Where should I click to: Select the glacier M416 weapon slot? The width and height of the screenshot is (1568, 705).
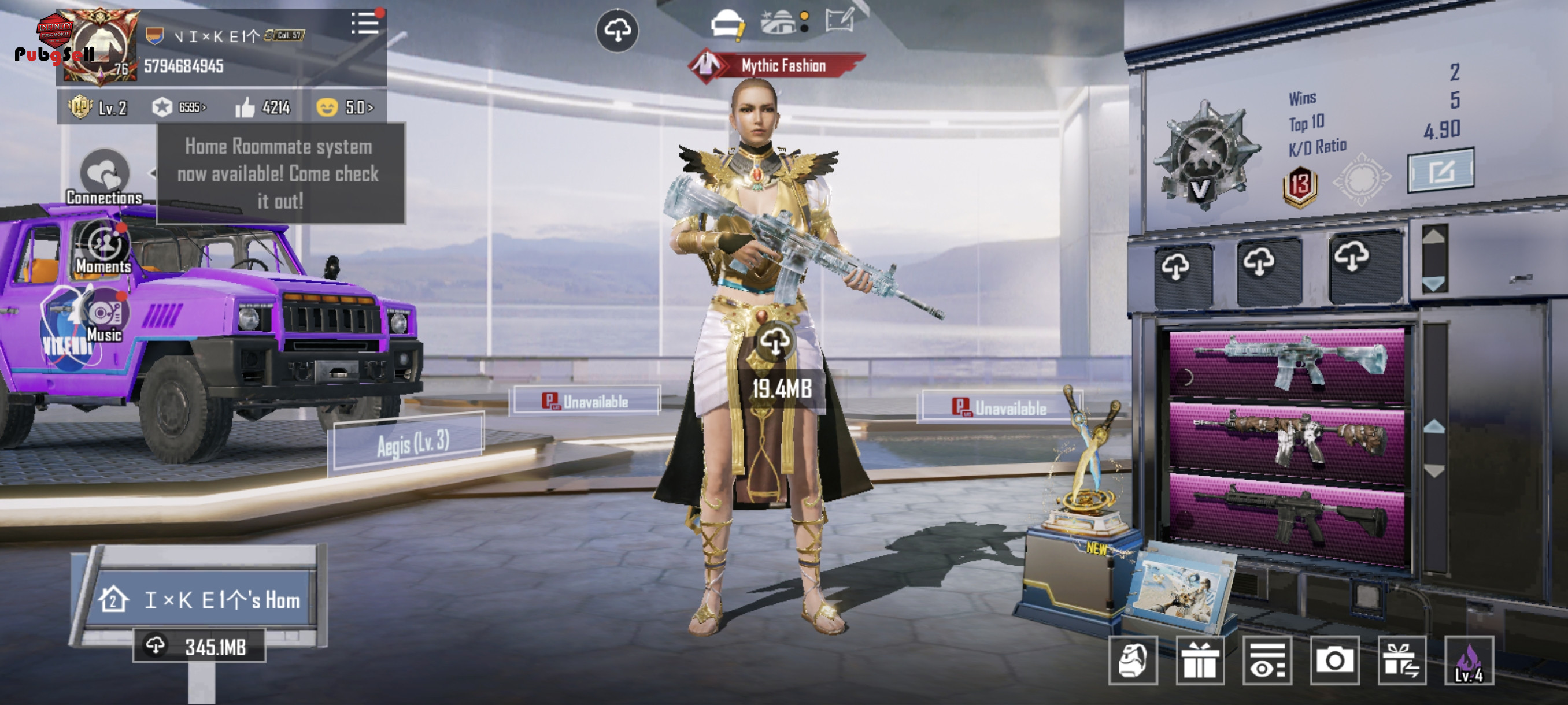pyautogui.click(x=1286, y=362)
